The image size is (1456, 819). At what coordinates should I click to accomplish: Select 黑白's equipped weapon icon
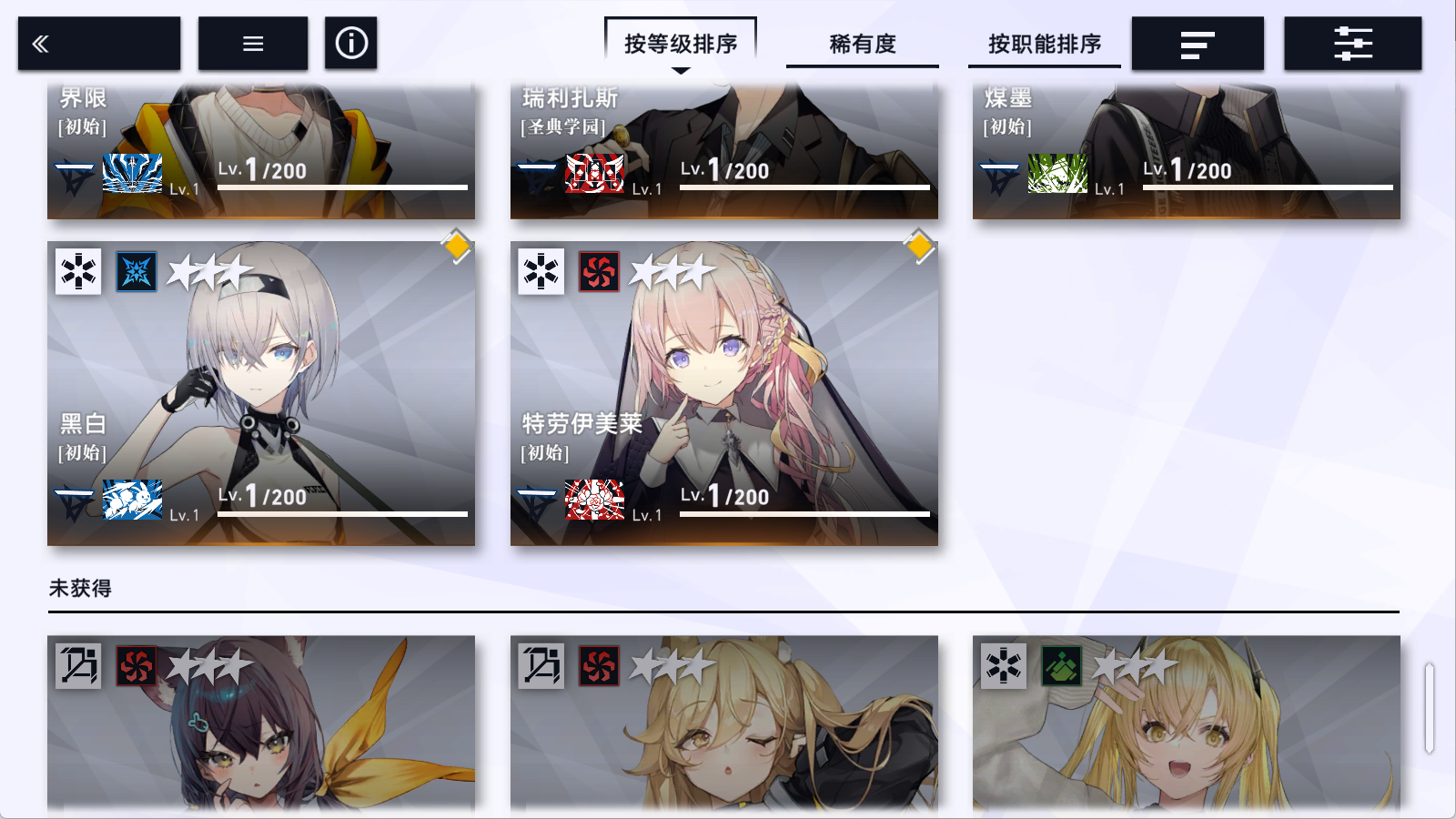tap(130, 500)
